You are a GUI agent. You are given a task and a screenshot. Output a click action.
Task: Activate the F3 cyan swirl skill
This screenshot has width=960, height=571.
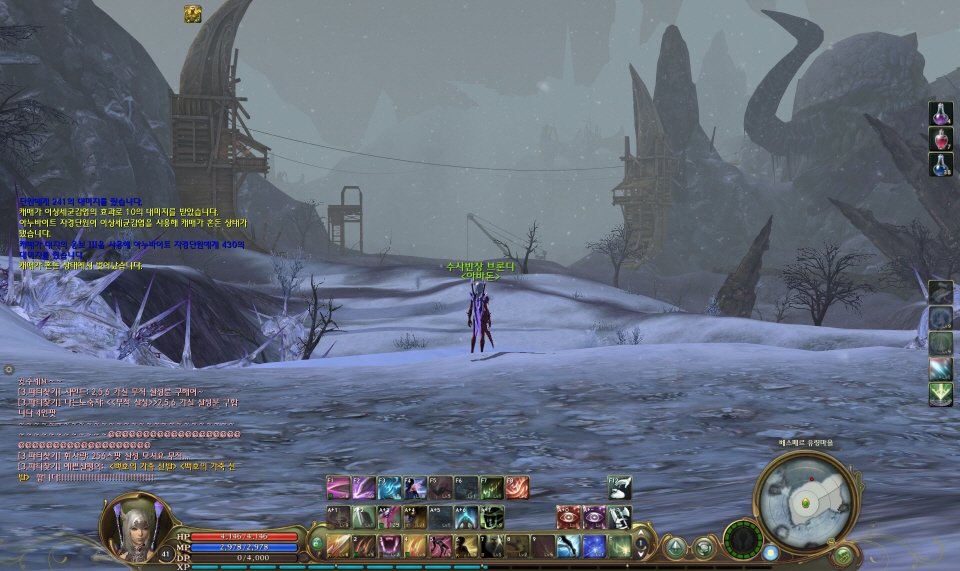tap(389, 487)
